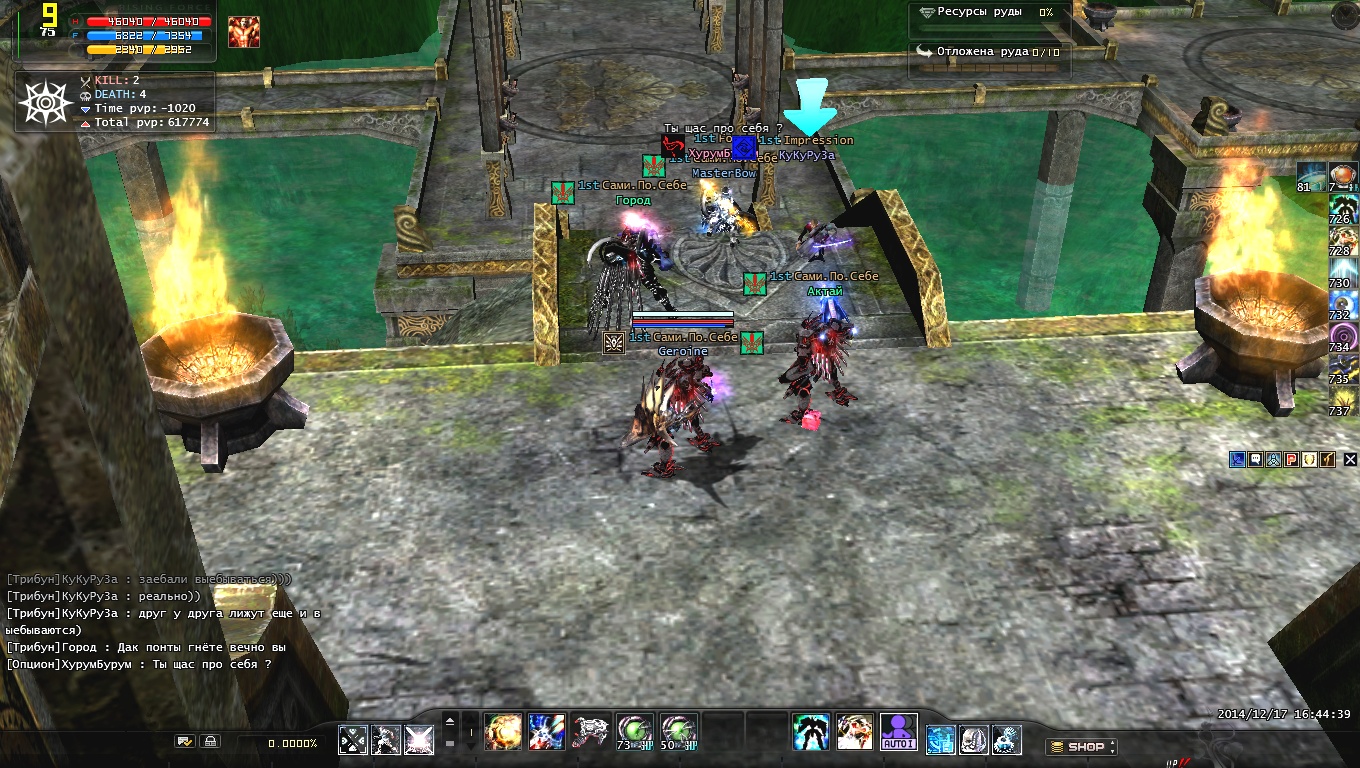Screen dimensions: 1360x768
Task: Click the crossed arrows action icon
Action: pos(352,739)
